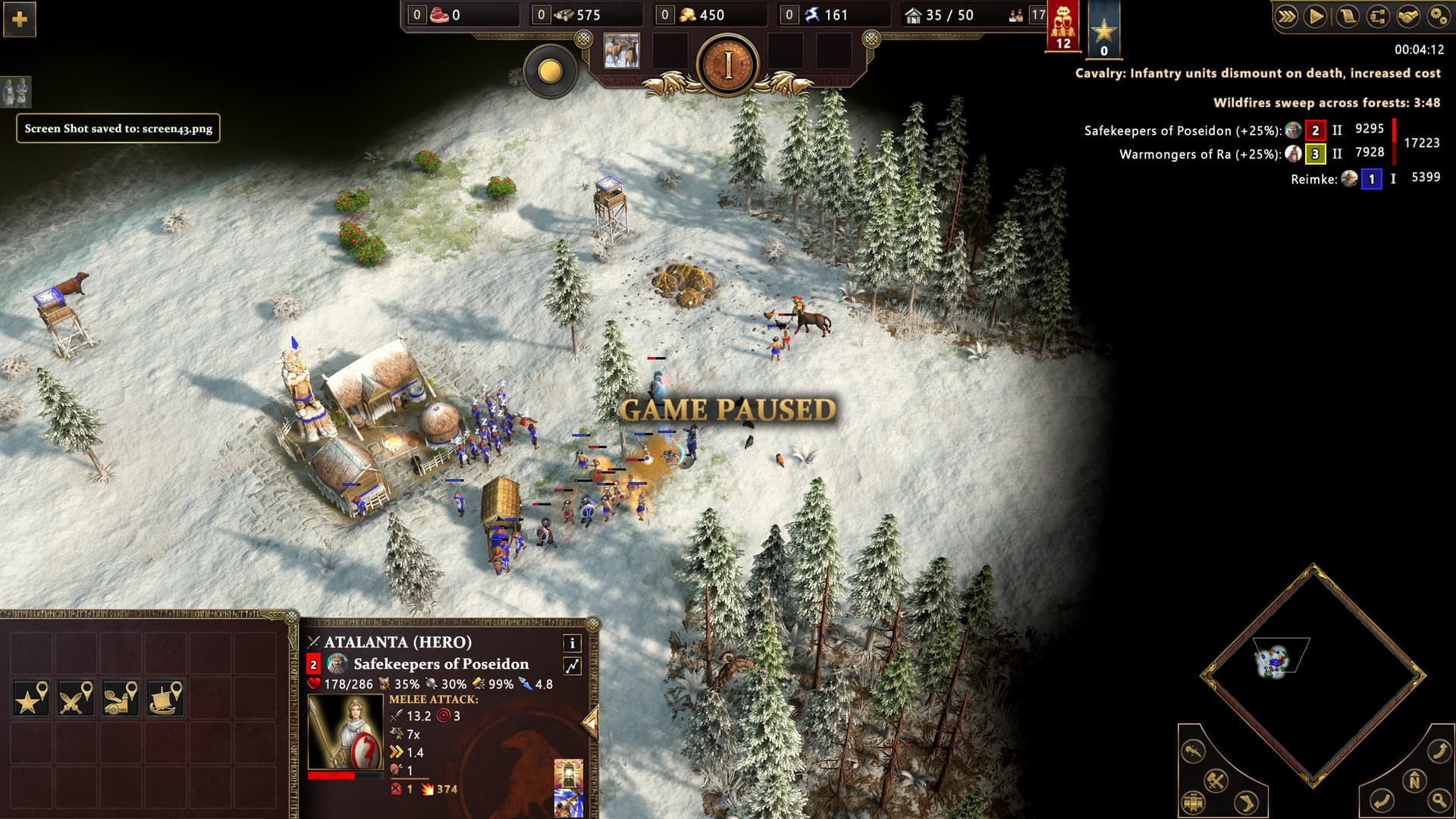Select the crossed swords rally point command
This screenshot has height=819, width=1456.
pyautogui.click(x=76, y=698)
